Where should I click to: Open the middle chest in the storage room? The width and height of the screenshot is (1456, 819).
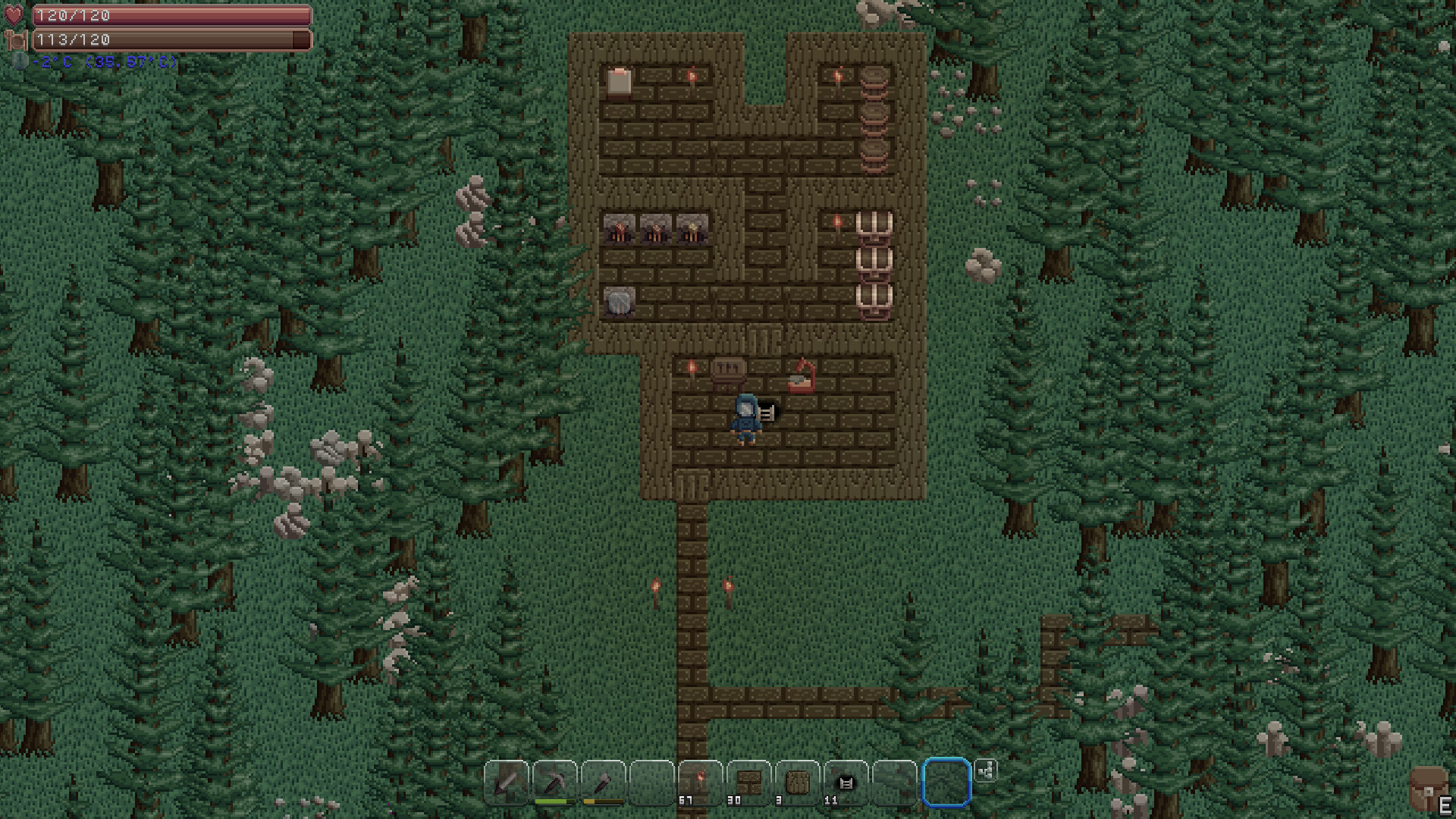click(874, 262)
